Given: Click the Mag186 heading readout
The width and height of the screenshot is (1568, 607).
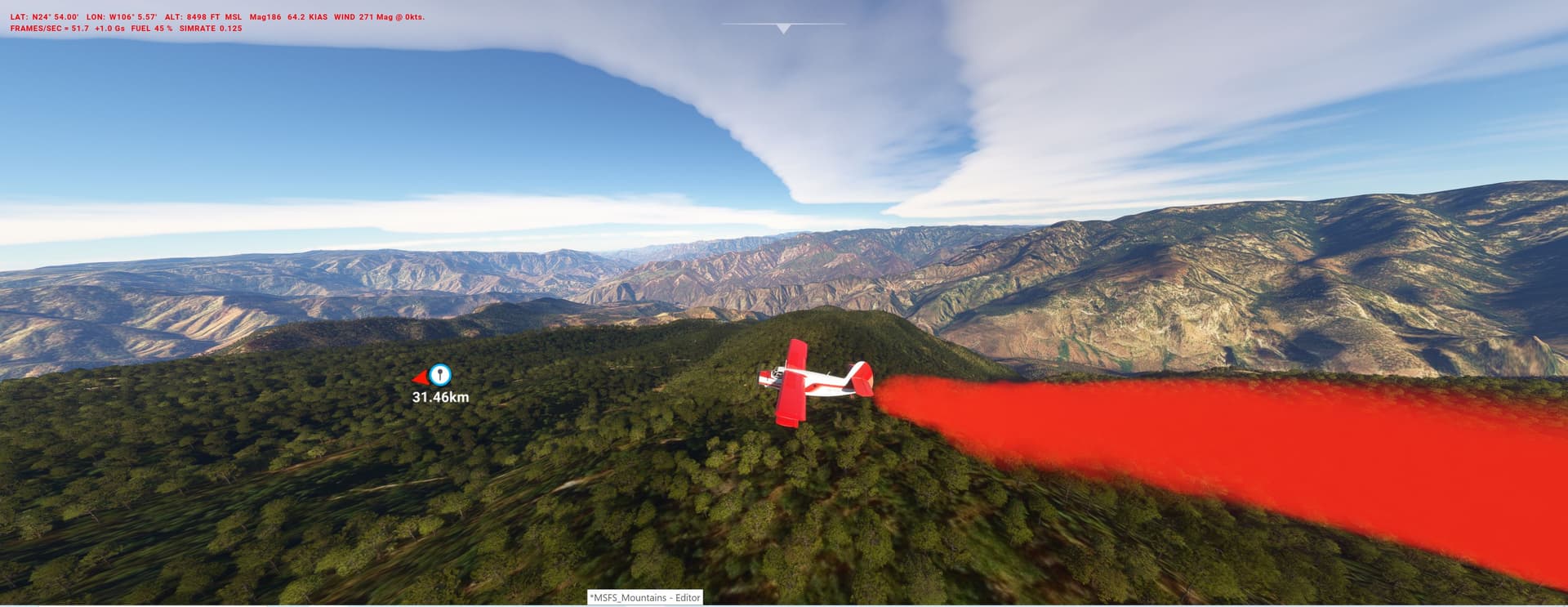Looking at the screenshot, I should tap(267, 16).
